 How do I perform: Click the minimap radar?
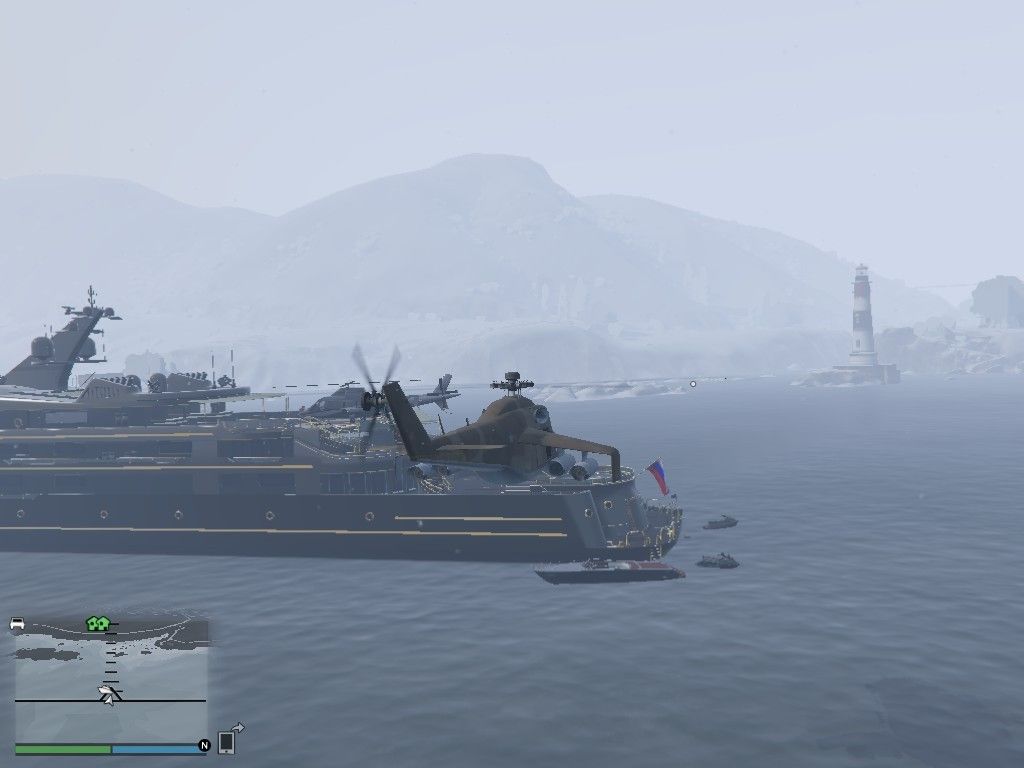point(110,680)
